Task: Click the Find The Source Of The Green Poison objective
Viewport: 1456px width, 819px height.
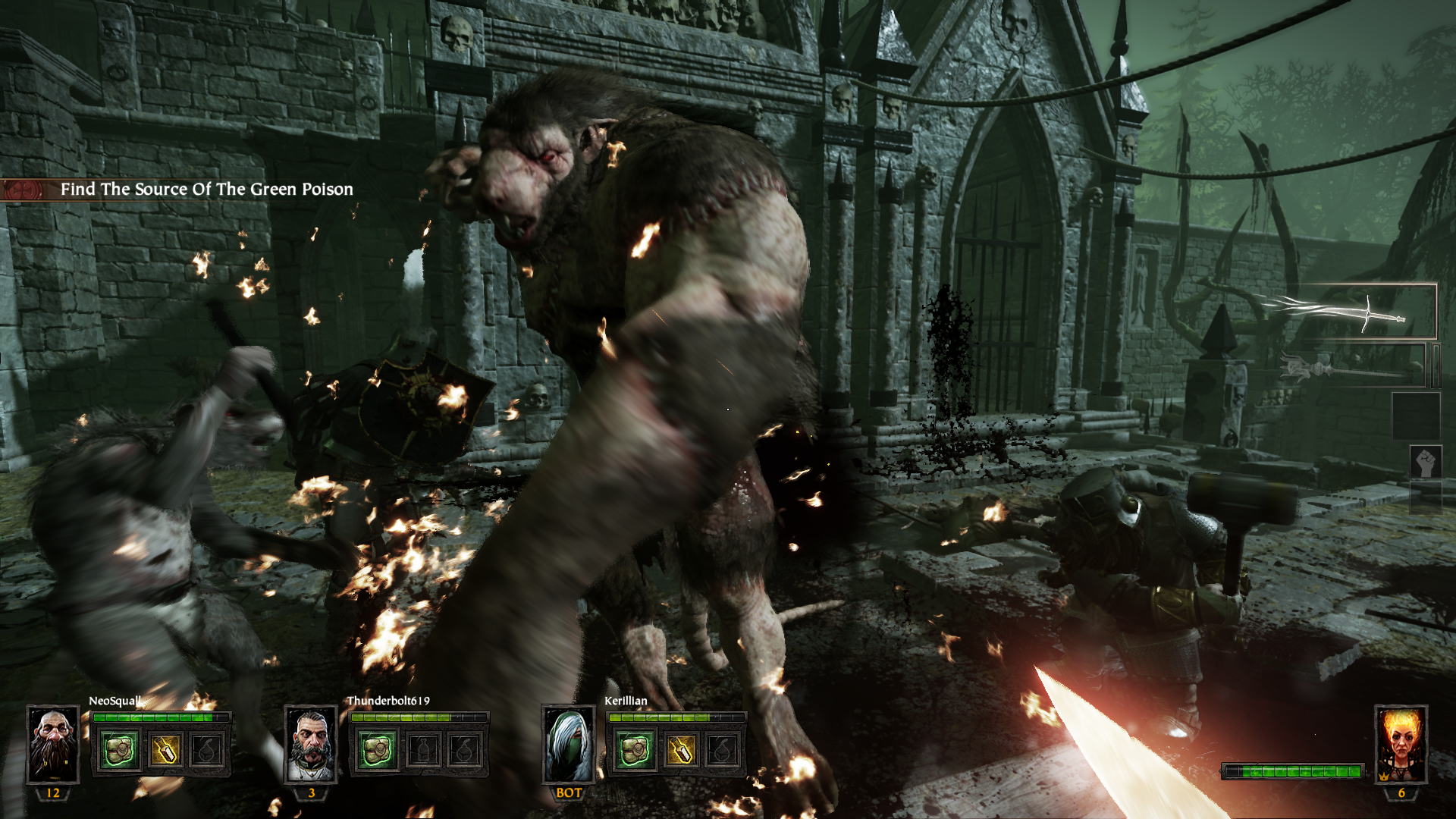Action: click(206, 190)
